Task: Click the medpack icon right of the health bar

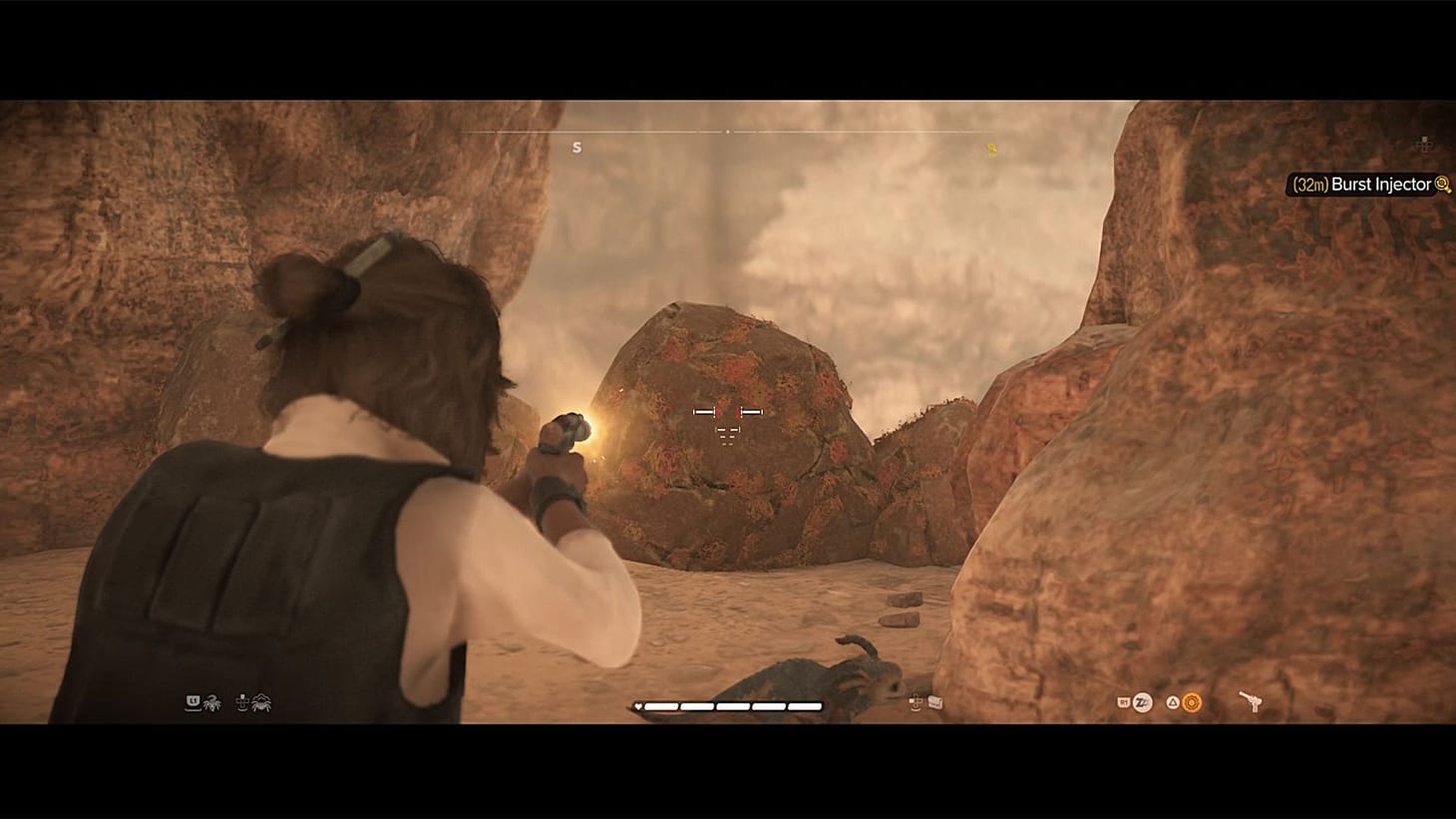Action: pos(933,703)
